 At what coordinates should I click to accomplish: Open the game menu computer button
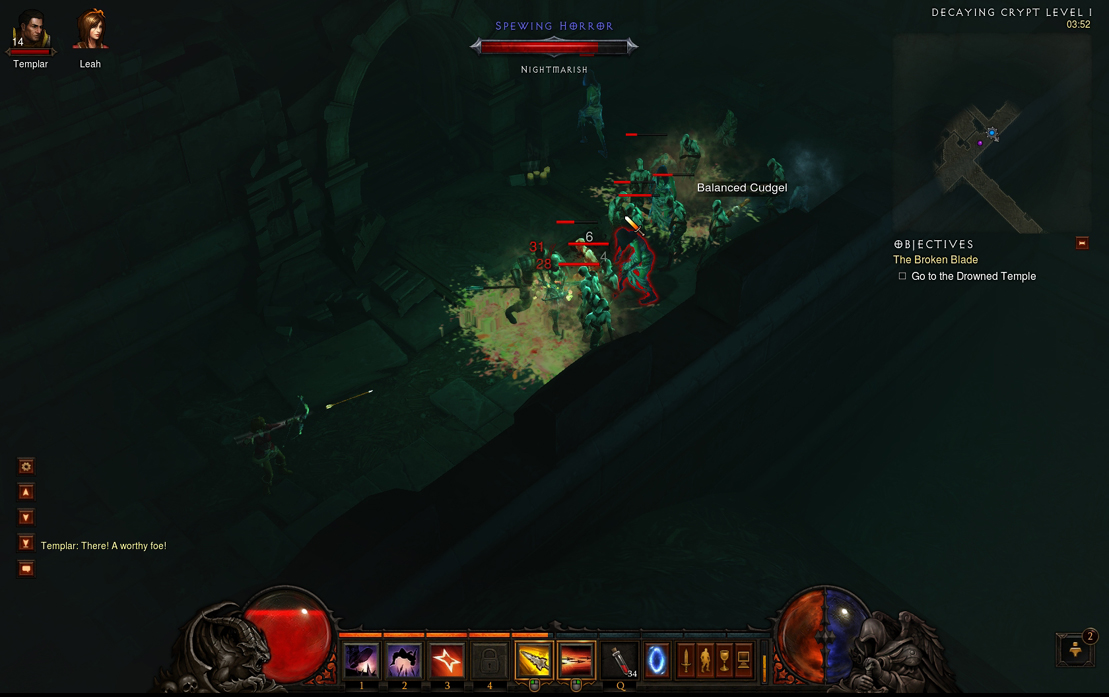click(743, 661)
